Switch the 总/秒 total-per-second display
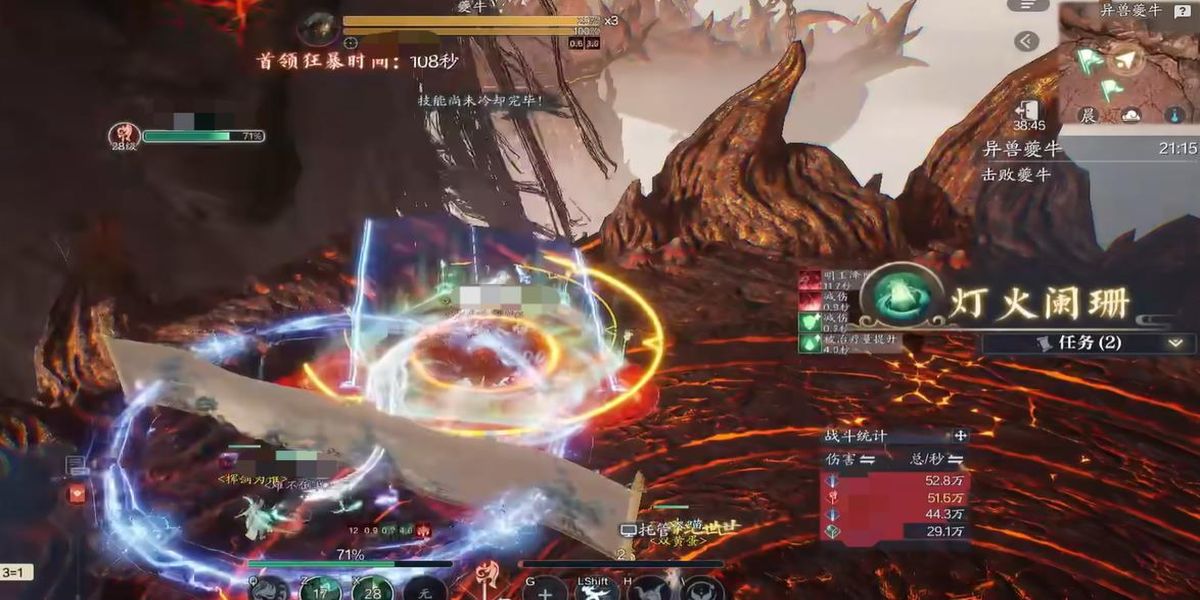The height and width of the screenshot is (600, 1200). (x=956, y=459)
